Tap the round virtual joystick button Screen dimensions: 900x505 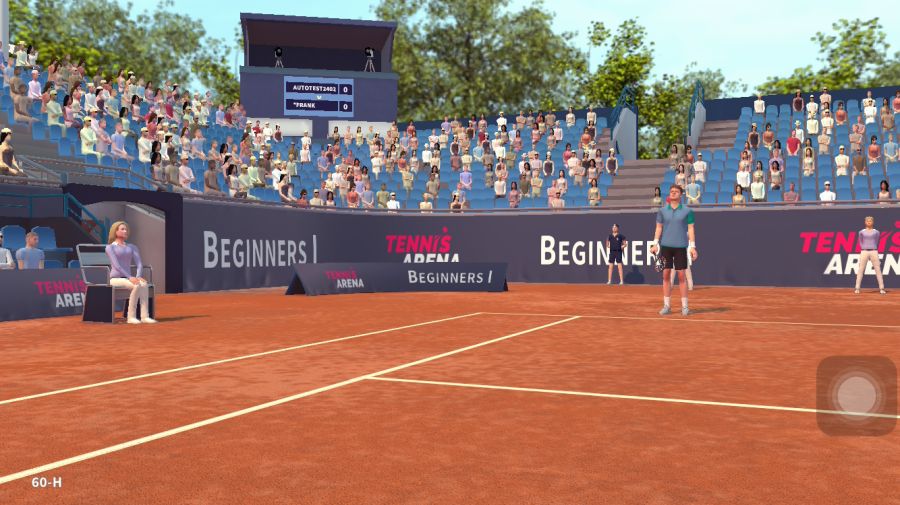point(856,395)
